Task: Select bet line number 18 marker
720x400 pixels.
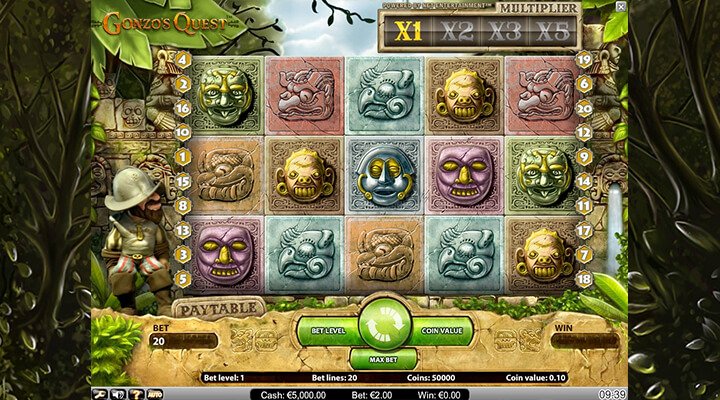Action: (585, 278)
